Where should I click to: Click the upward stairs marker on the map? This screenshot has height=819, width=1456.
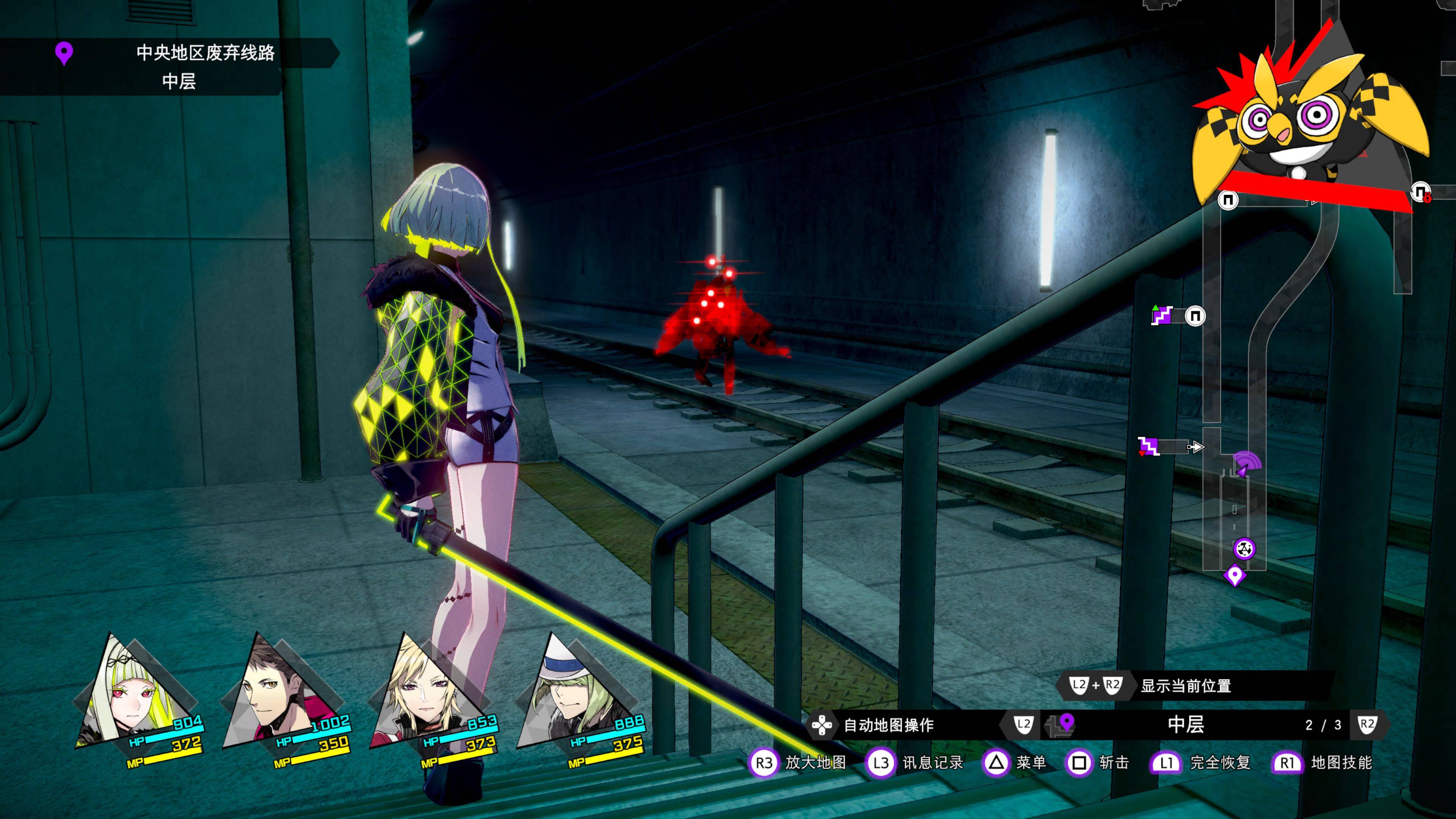1162,315
